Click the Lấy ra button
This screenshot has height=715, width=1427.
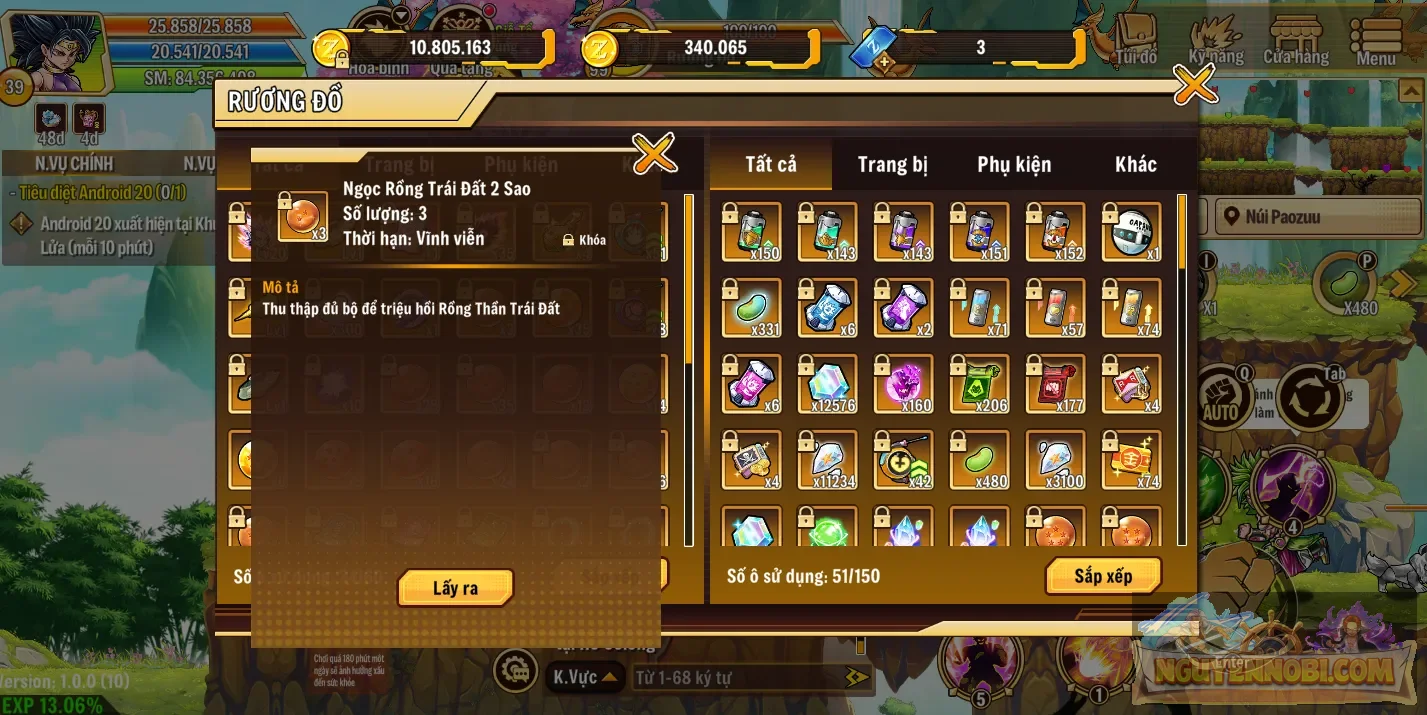coord(455,588)
